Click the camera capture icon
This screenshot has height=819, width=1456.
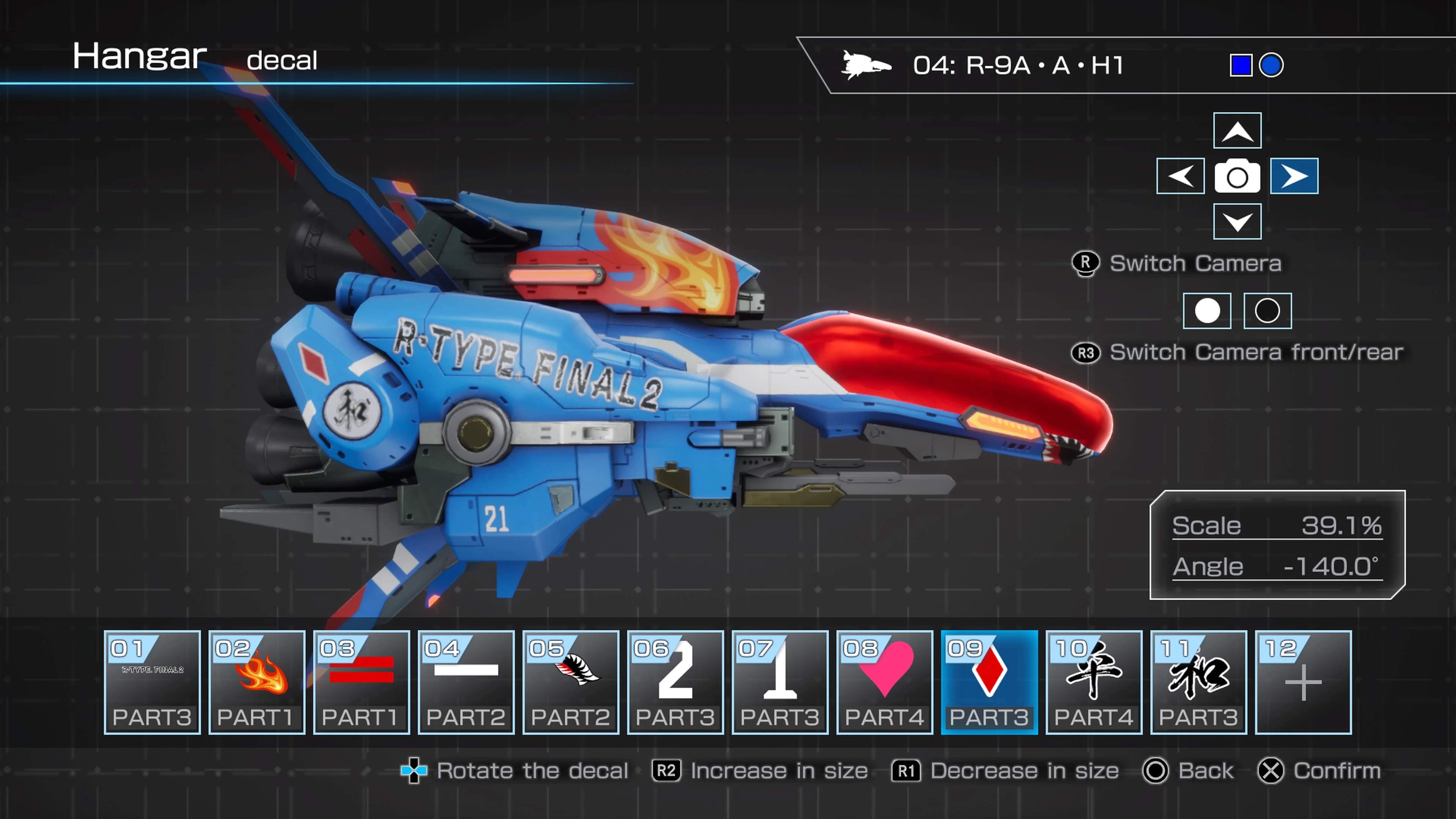[x=1237, y=176]
